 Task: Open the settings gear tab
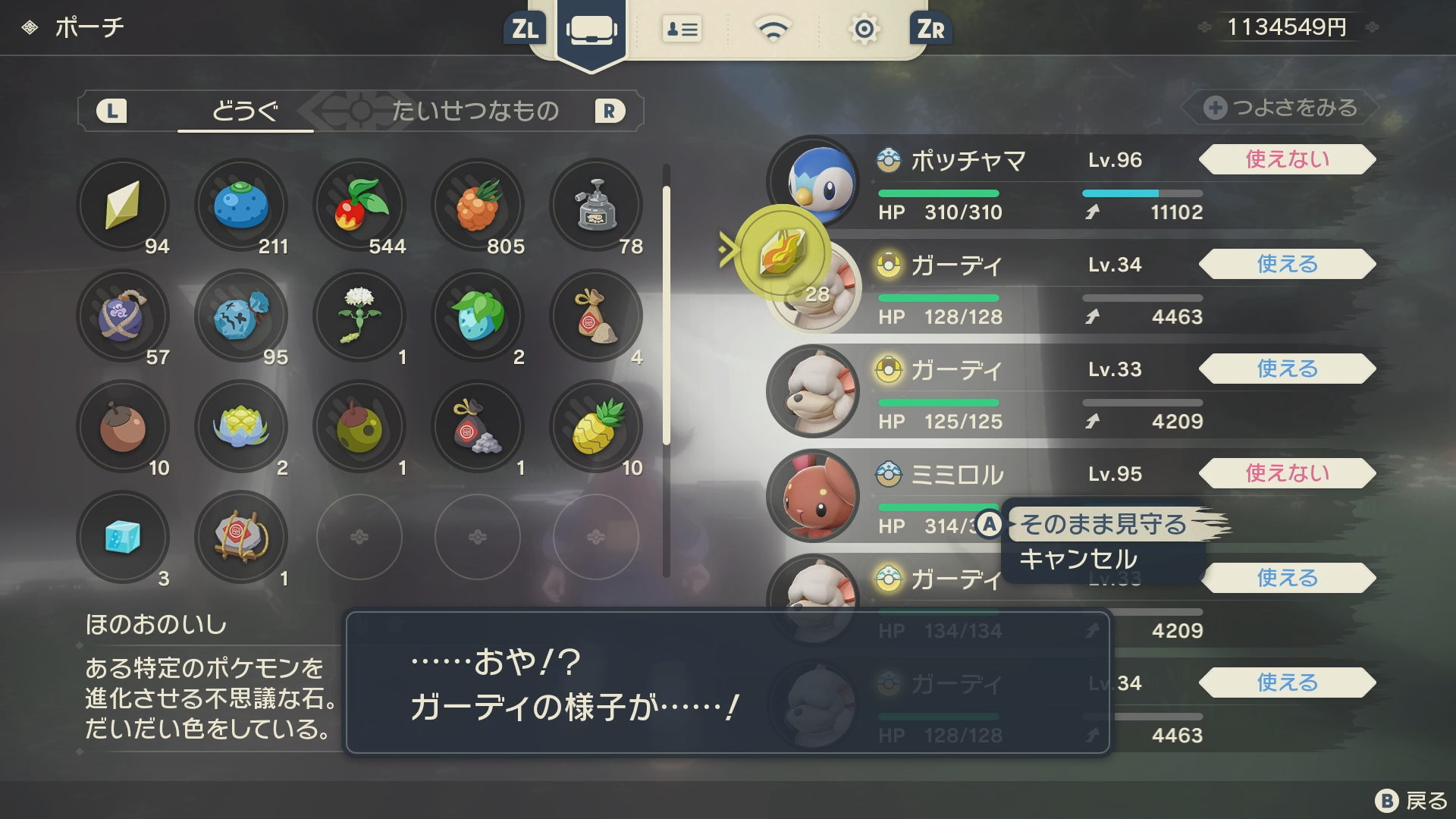tap(864, 30)
